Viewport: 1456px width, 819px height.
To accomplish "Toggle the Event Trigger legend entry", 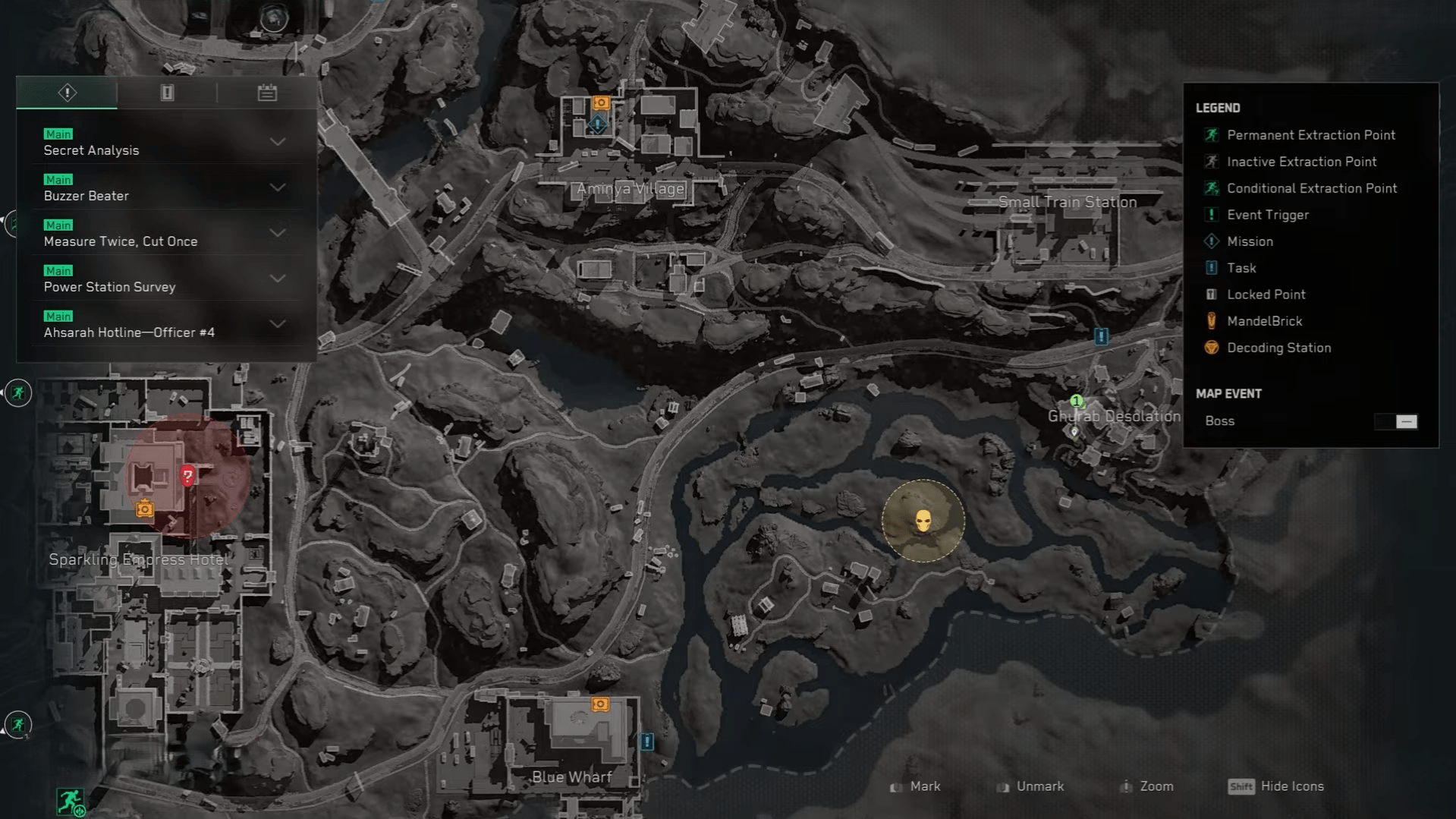I will (x=1212, y=214).
